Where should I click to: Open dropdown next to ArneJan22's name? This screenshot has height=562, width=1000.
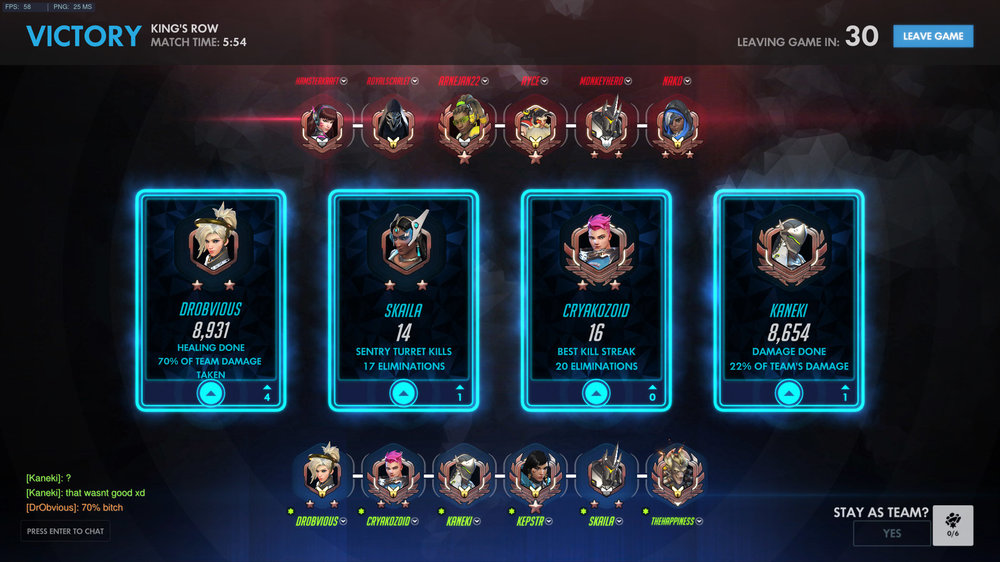pyautogui.click(x=487, y=81)
